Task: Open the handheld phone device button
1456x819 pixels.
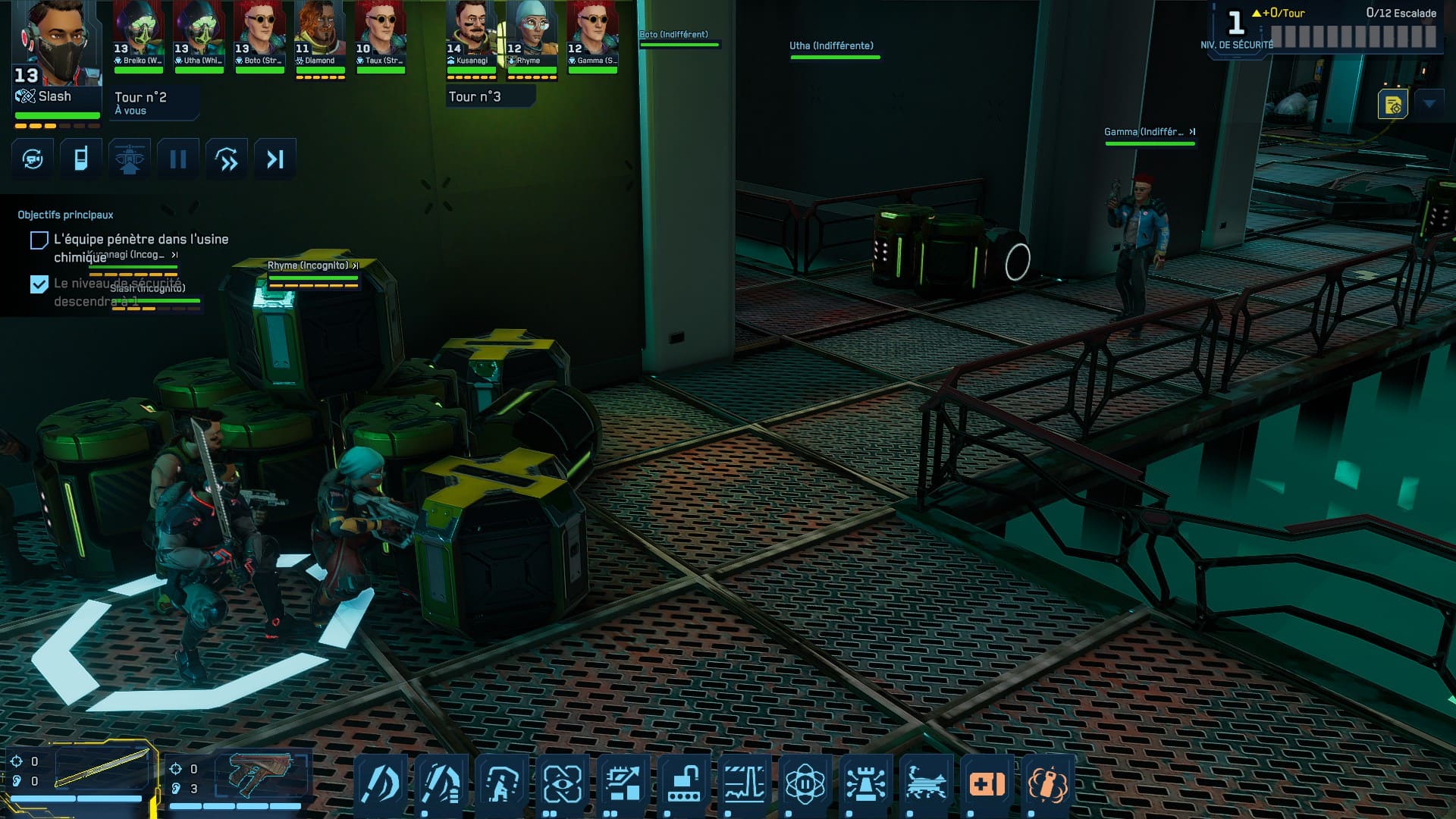Action: [81, 159]
